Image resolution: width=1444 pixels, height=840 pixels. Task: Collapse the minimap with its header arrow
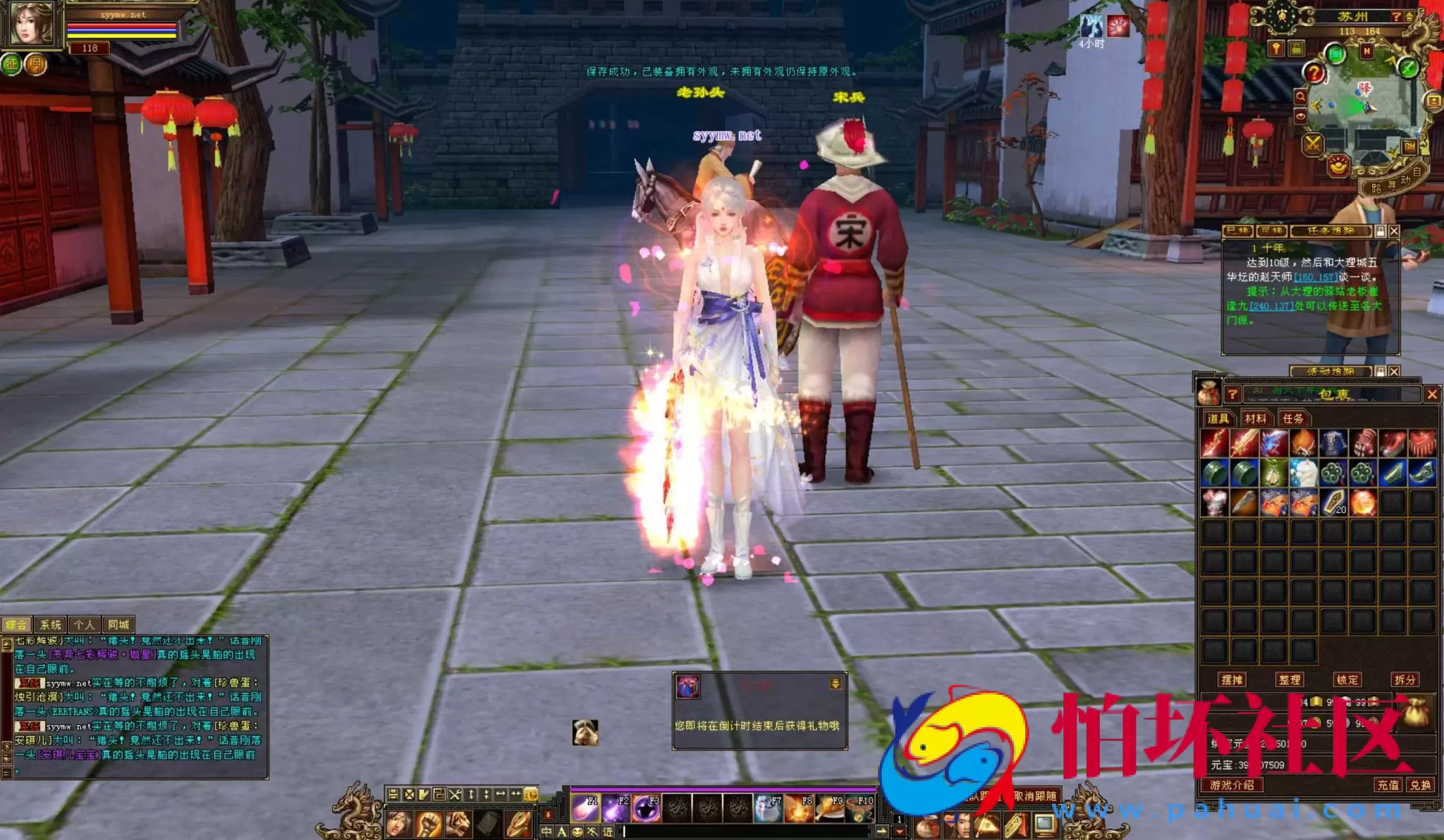[x=1409, y=18]
